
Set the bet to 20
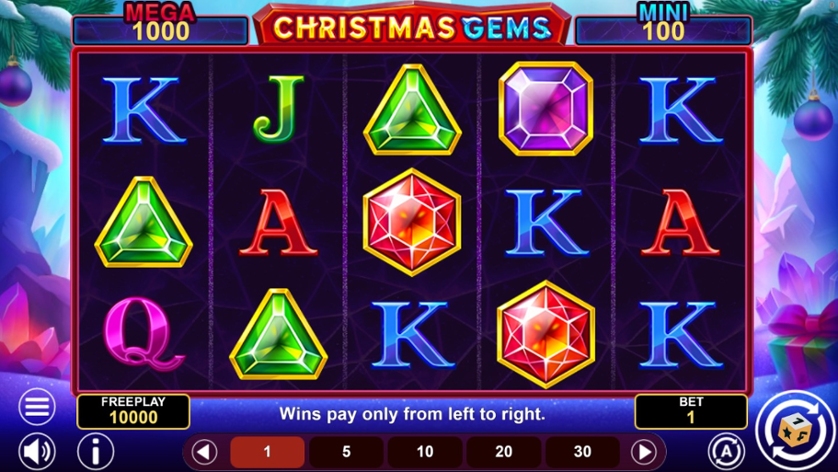pos(504,452)
